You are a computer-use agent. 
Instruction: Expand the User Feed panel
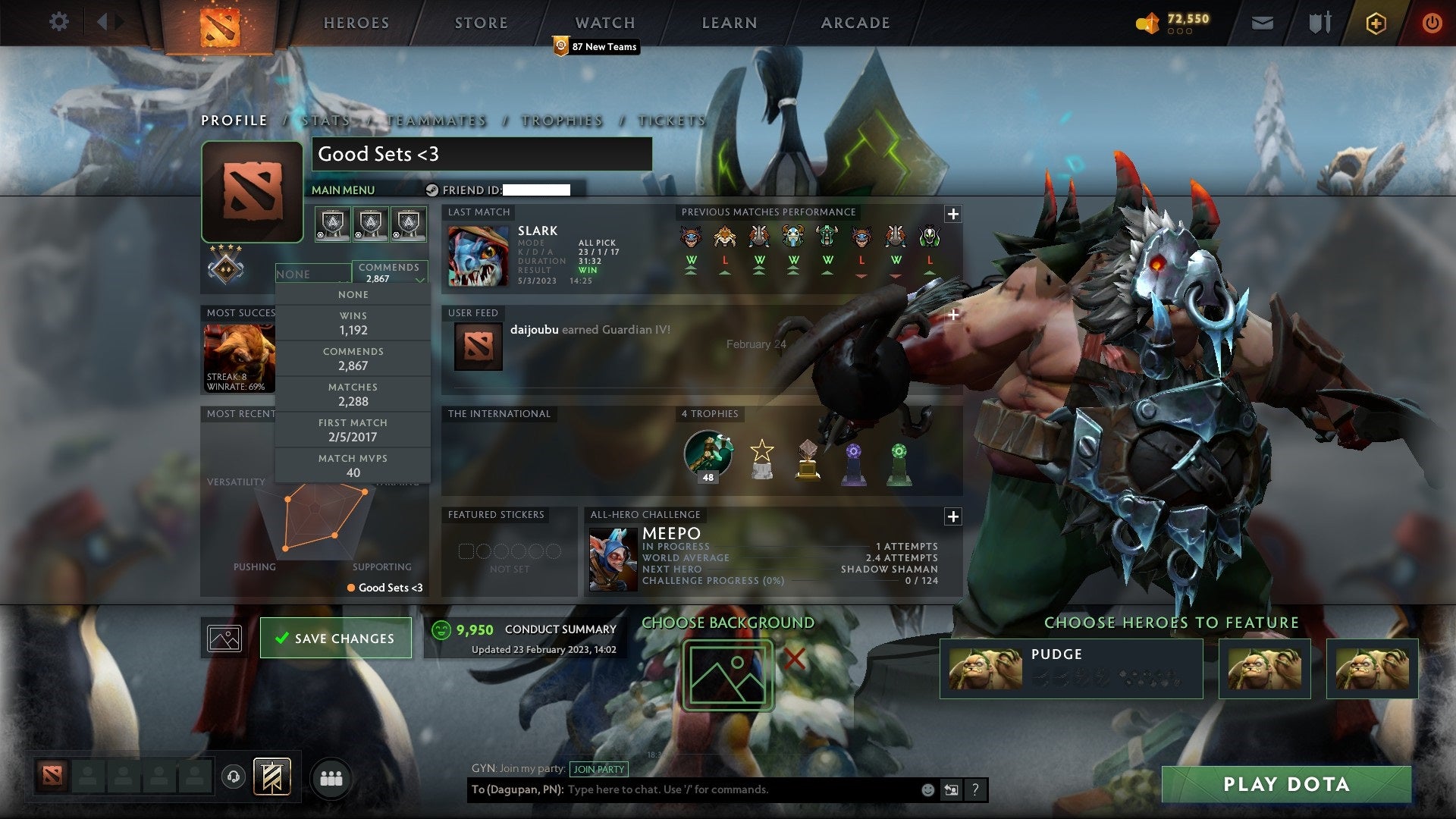[x=953, y=314]
